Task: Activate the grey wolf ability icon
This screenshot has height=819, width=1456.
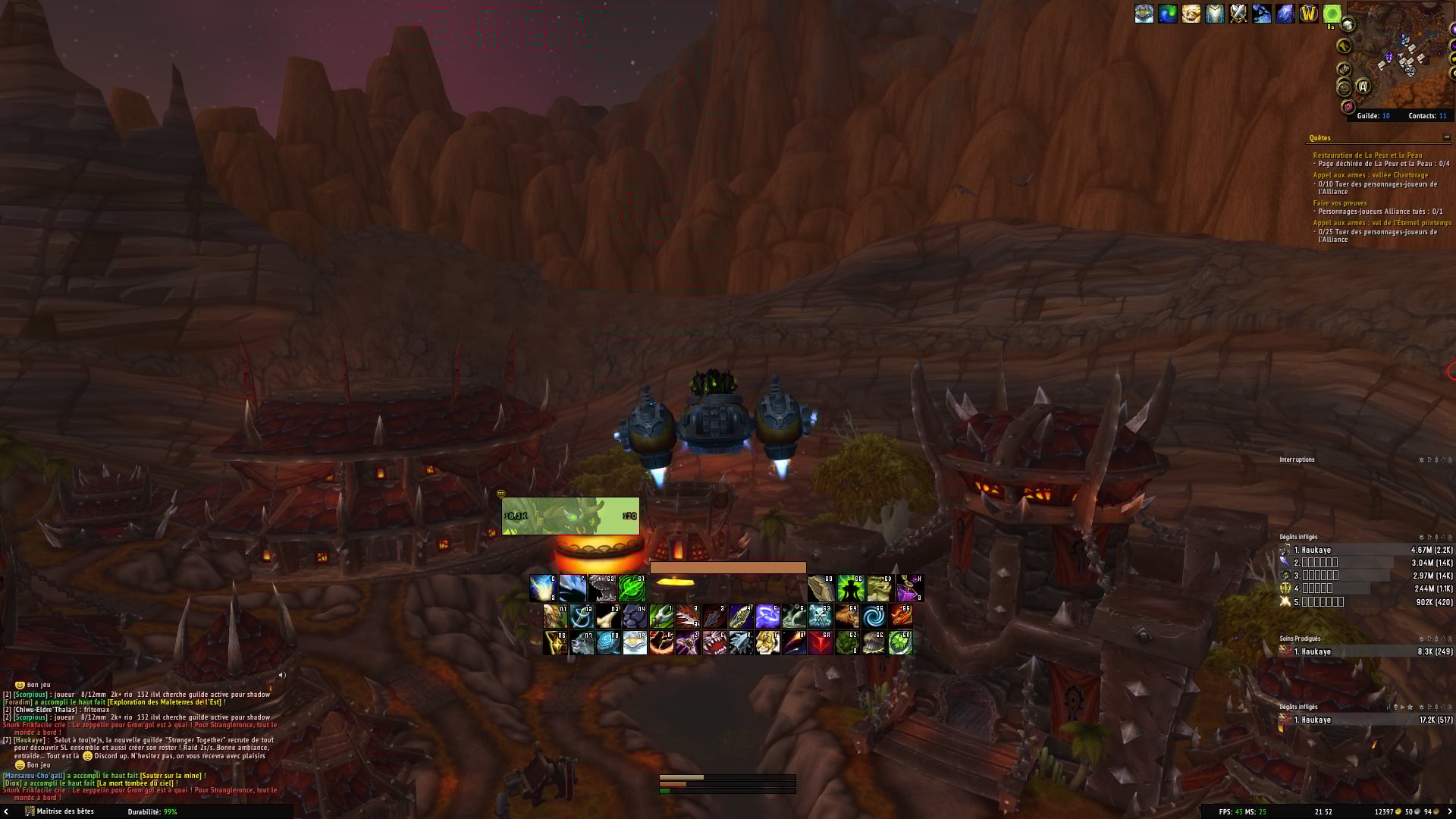Action: coord(582,643)
